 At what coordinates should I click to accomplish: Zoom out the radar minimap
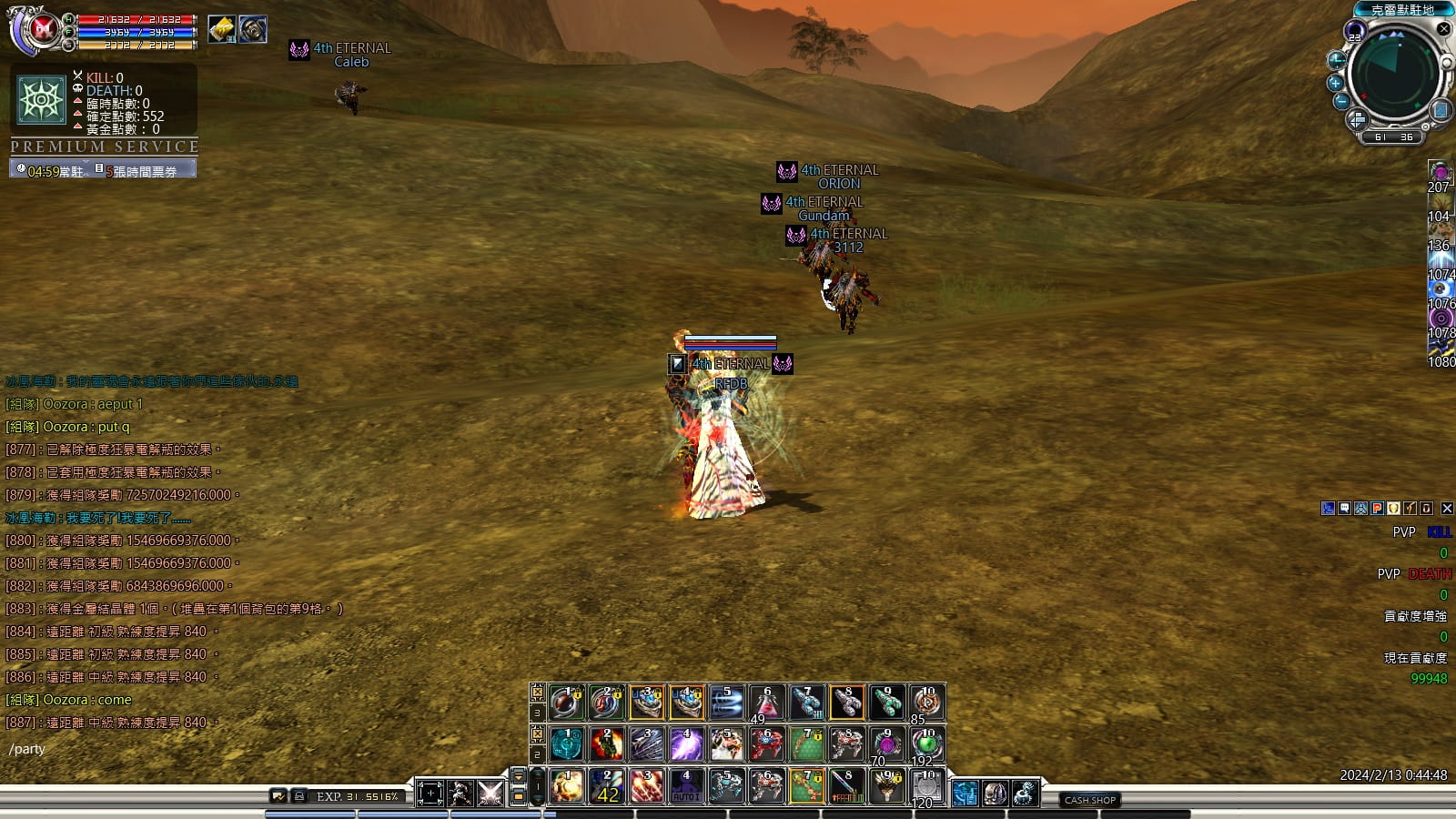[x=1341, y=101]
